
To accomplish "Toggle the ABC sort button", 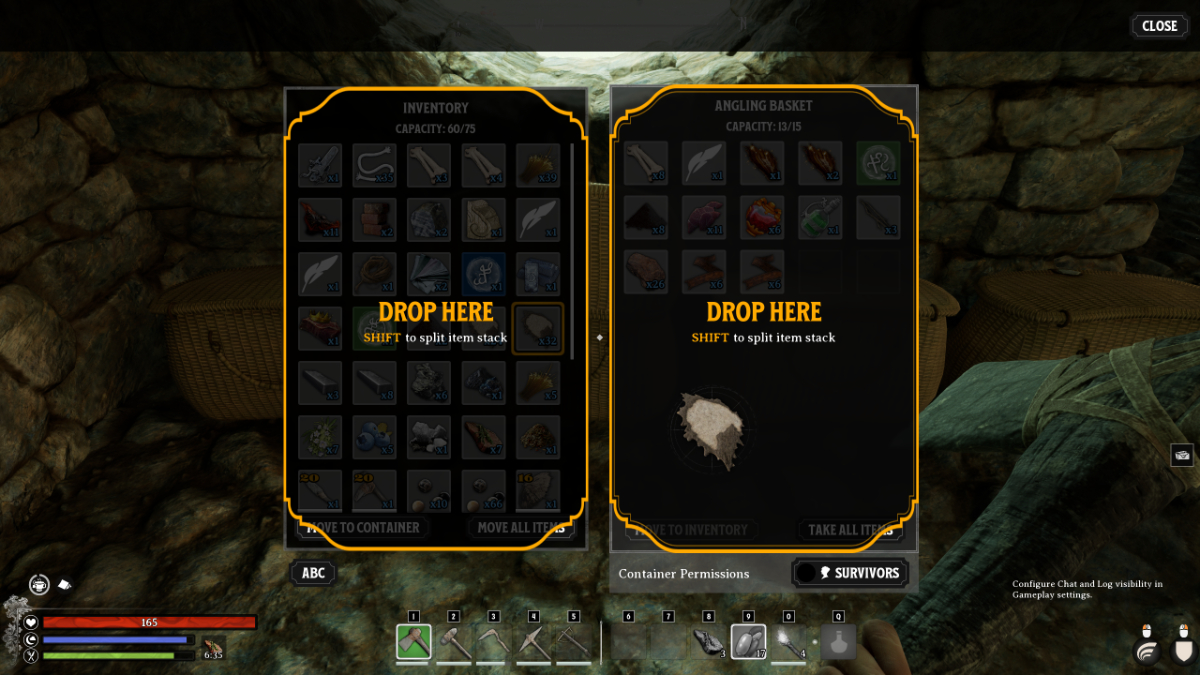I will 313,573.
